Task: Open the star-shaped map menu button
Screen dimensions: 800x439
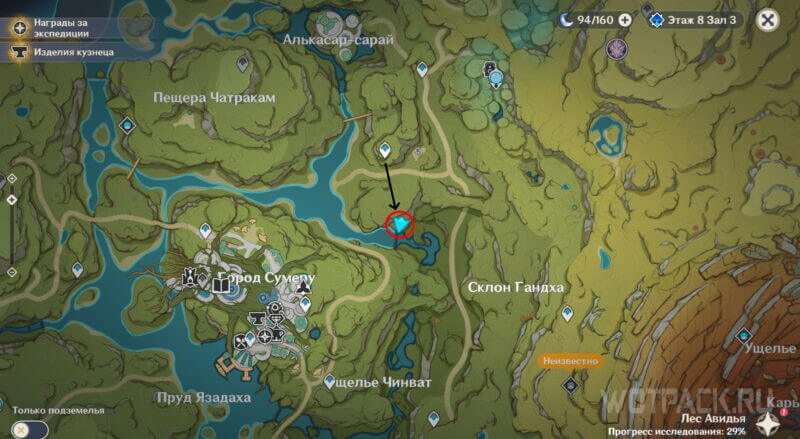Action: pyautogui.click(x=769, y=422)
